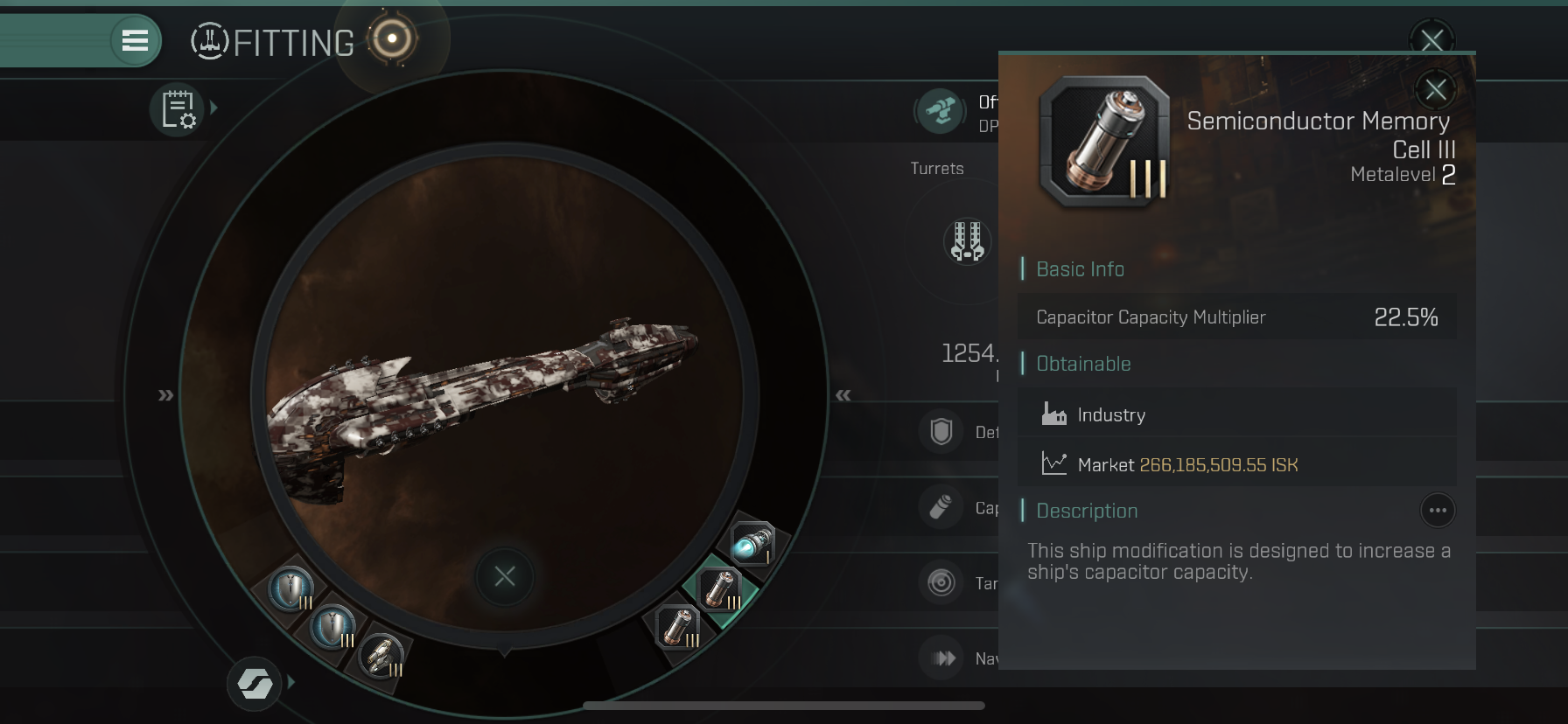Close the Fitting screen

coord(1431,39)
